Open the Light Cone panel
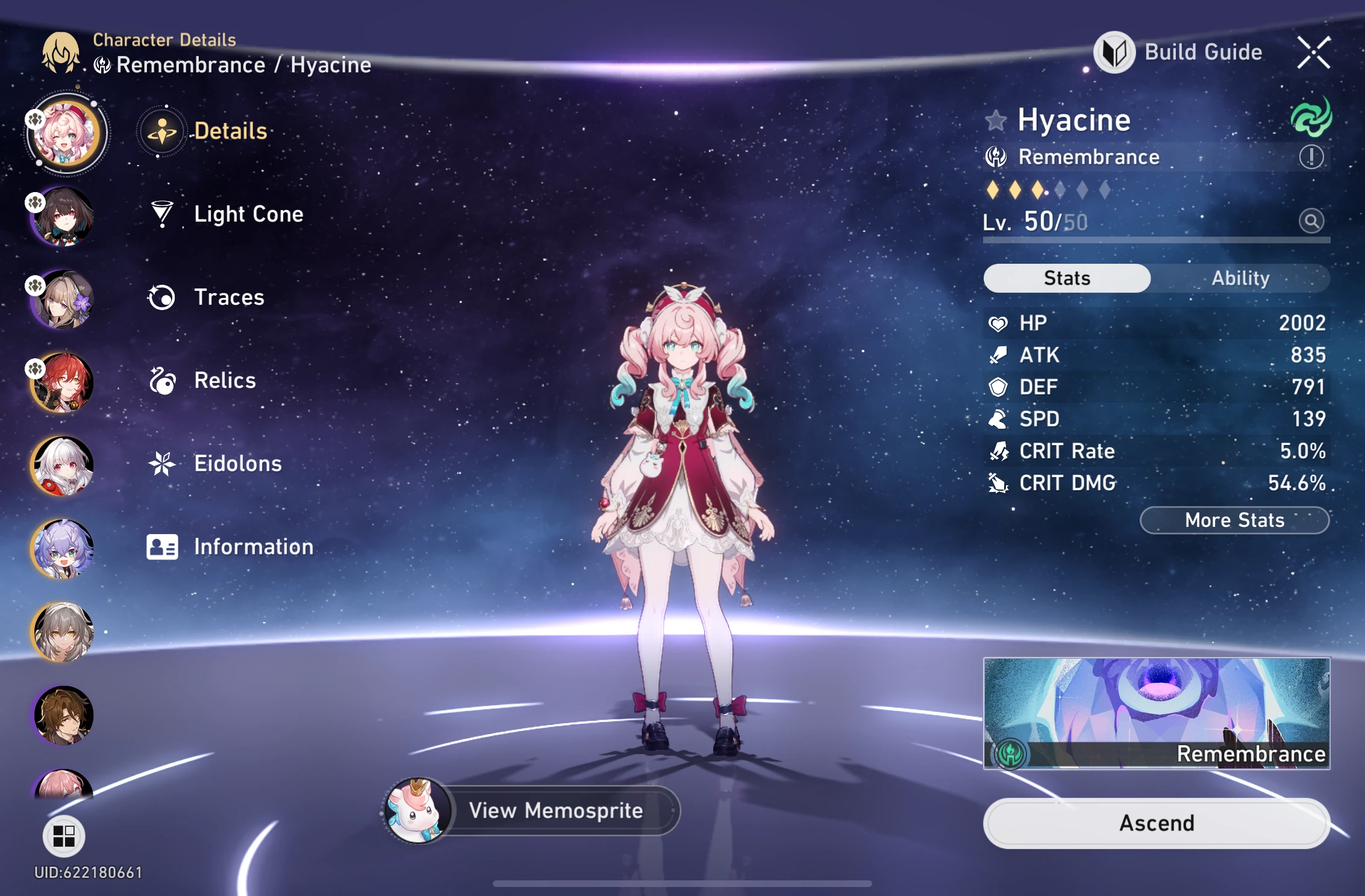 click(x=248, y=214)
